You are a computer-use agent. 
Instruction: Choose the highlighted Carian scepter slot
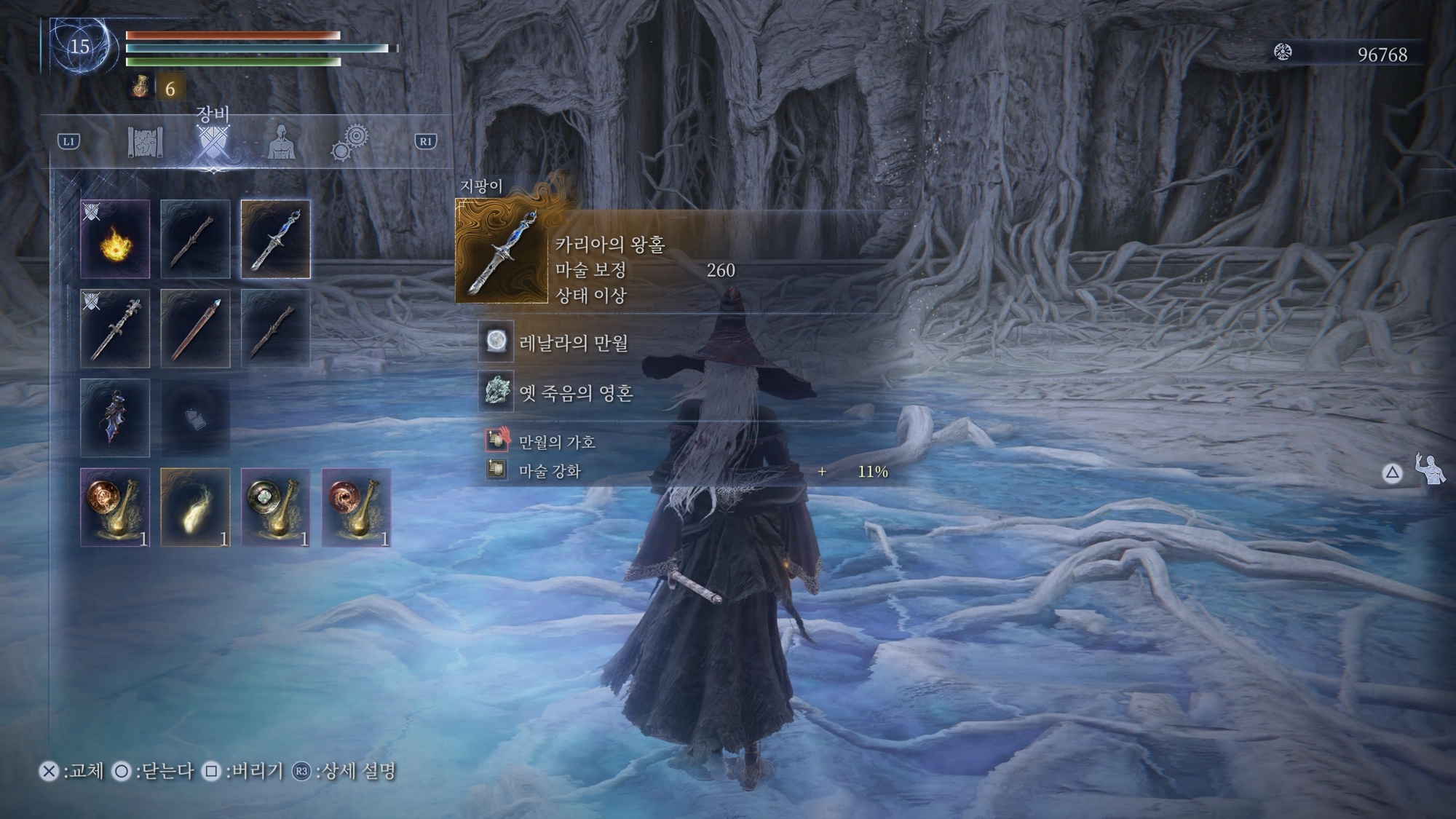[275, 240]
